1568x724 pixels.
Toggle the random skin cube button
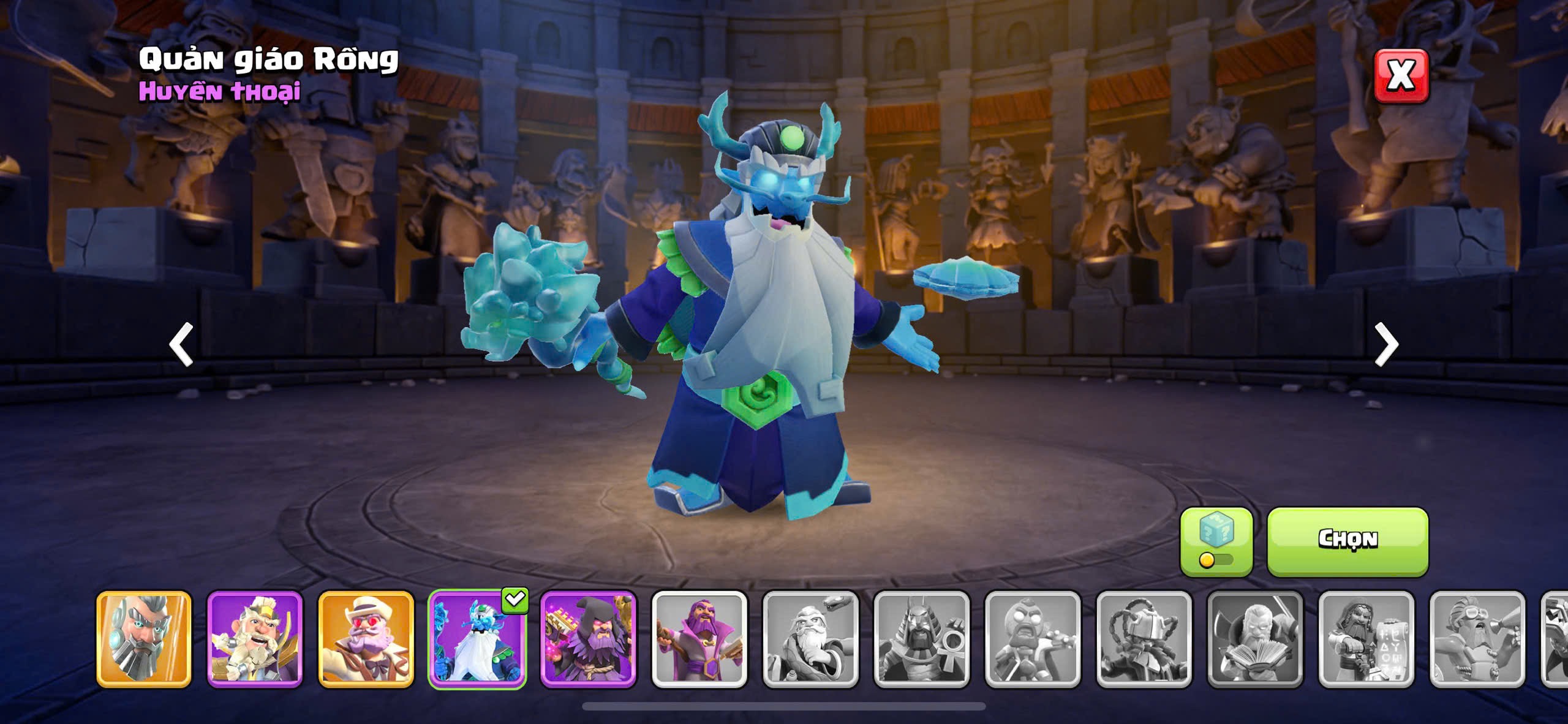(1216, 541)
